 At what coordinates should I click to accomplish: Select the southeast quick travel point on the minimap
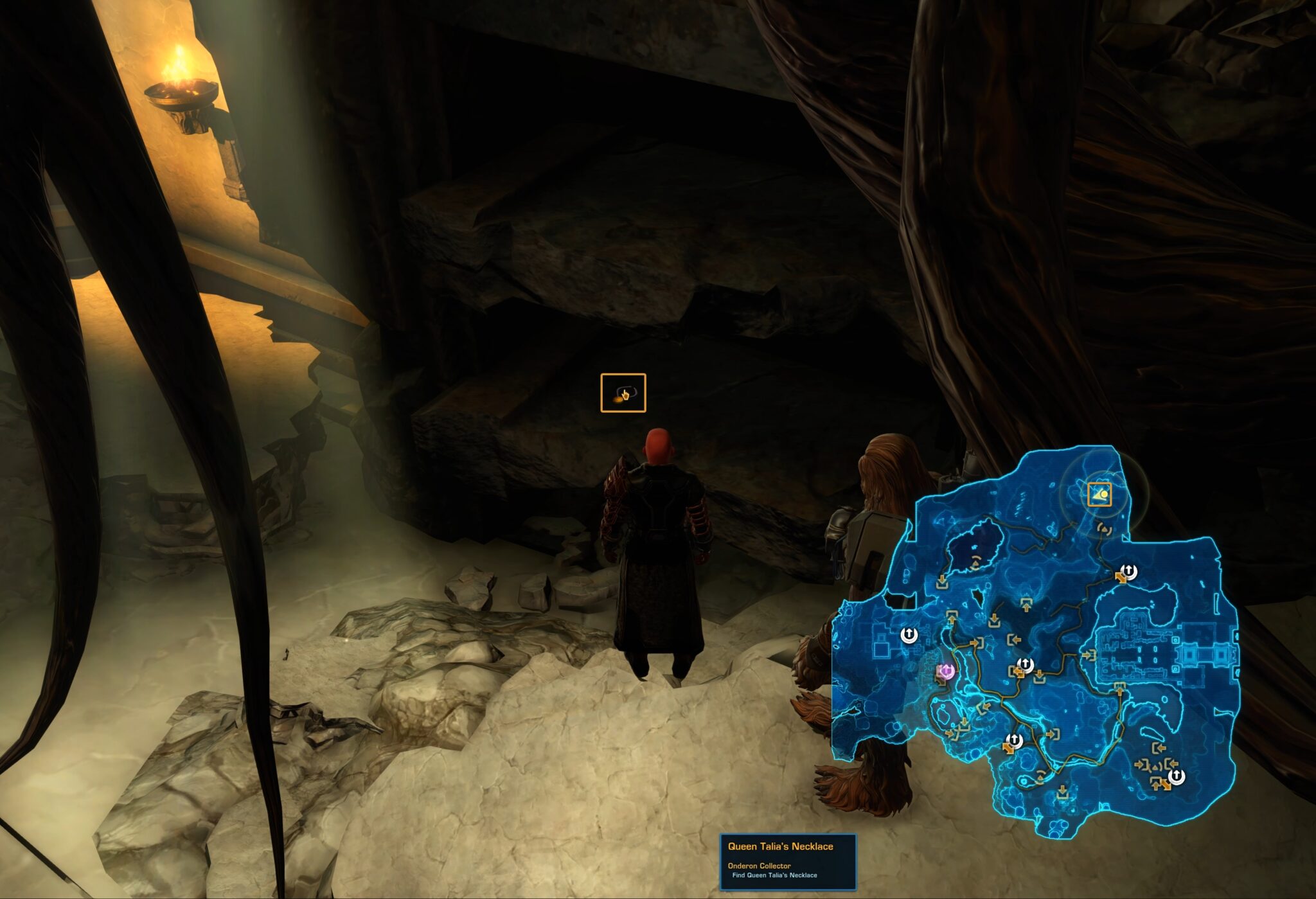point(1177,776)
